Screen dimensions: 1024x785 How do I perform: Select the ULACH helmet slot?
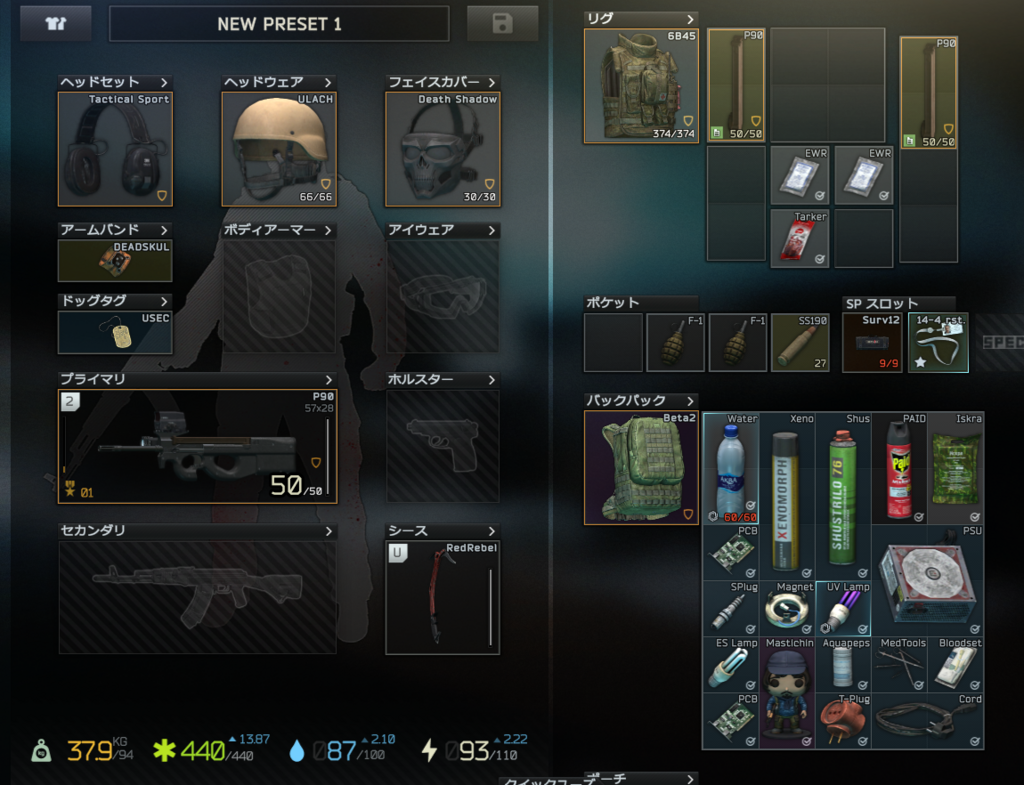279,149
